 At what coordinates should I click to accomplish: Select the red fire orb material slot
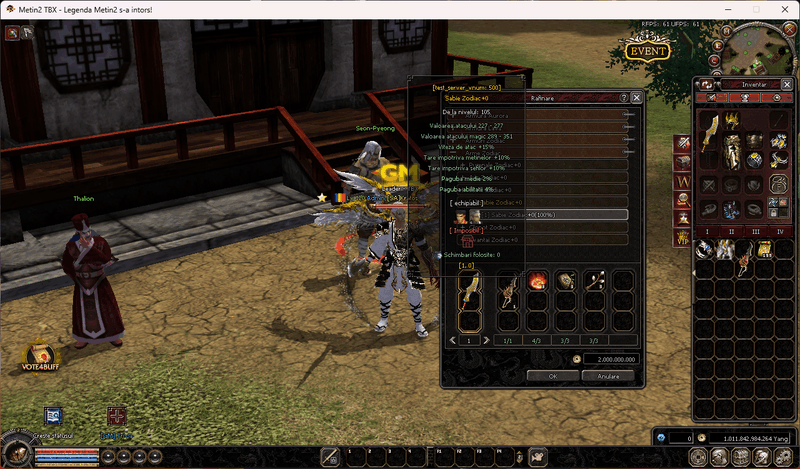click(537, 280)
